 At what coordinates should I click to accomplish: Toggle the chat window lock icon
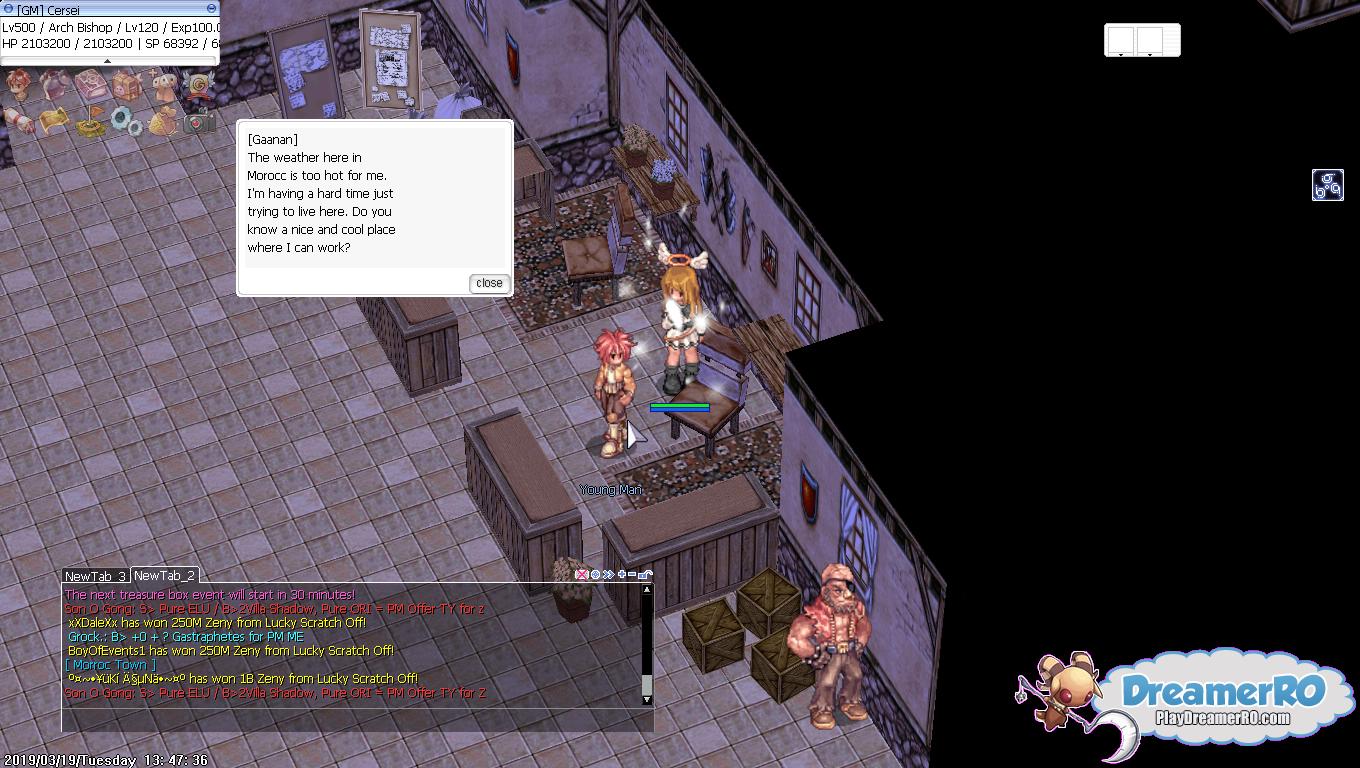tap(646, 575)
